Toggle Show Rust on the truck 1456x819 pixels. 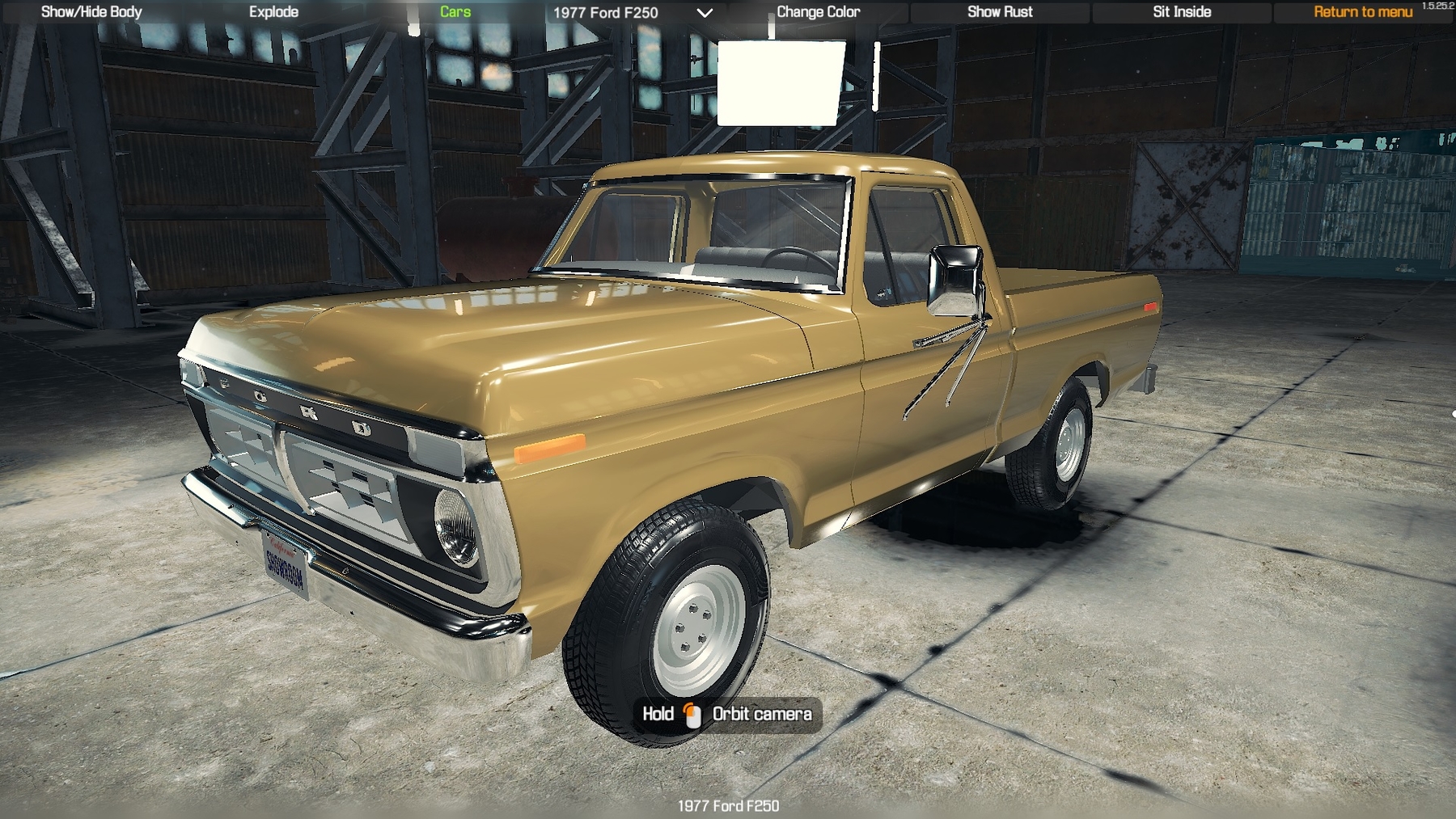[x=1000, y=12]
